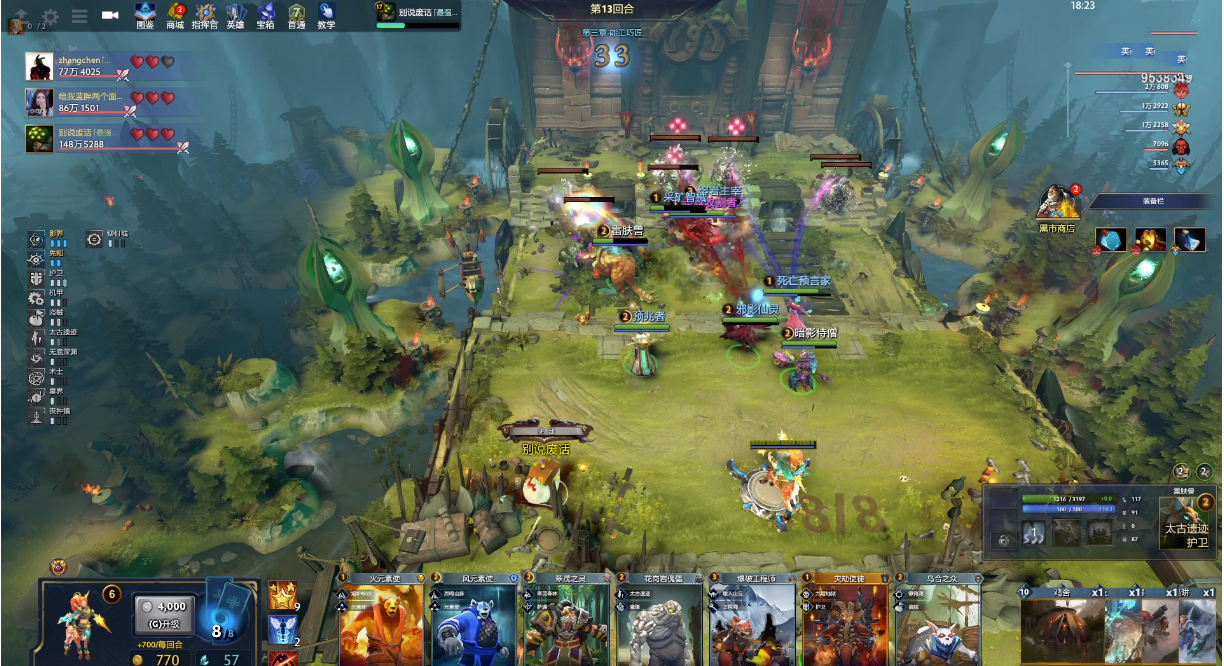Open the three-line hamburger menu
Screen dimensions: 1224x666
point(80,16)
